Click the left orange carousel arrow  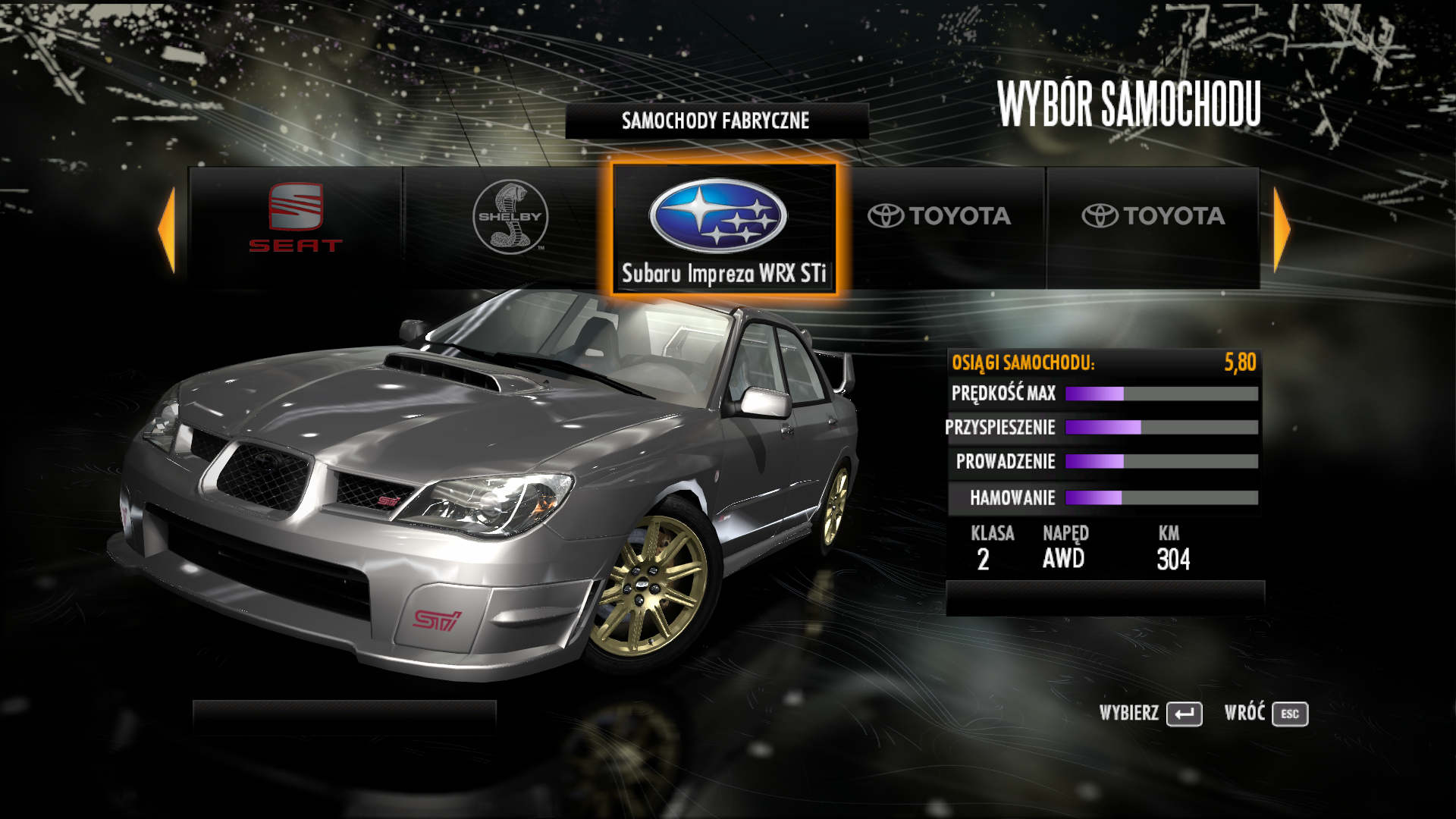click(x=167, y=230)
